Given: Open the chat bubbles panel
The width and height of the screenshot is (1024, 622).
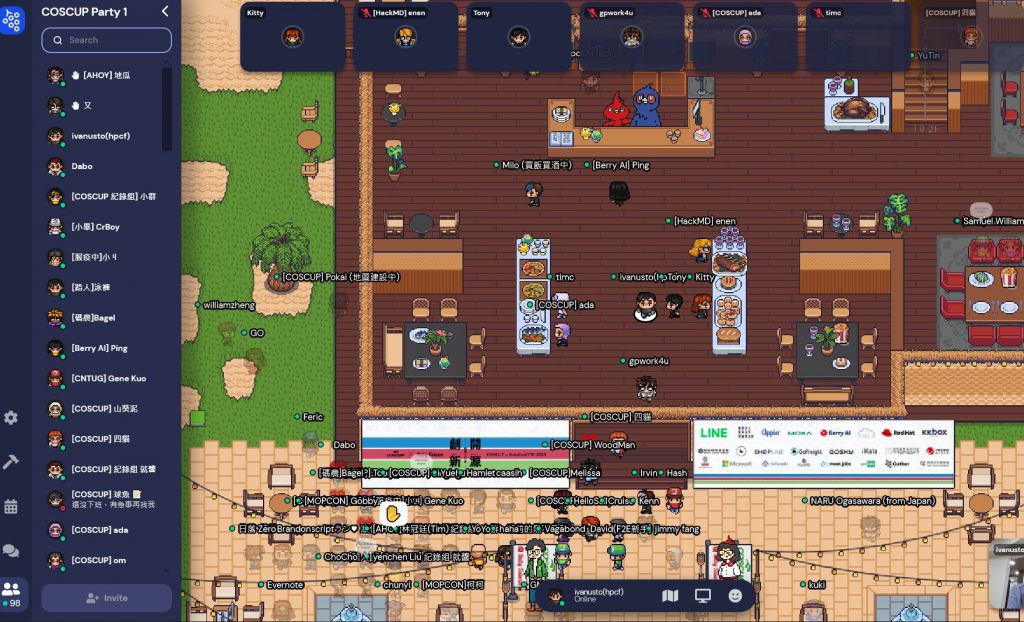Looking at the screenshot, I should [11, 550].
